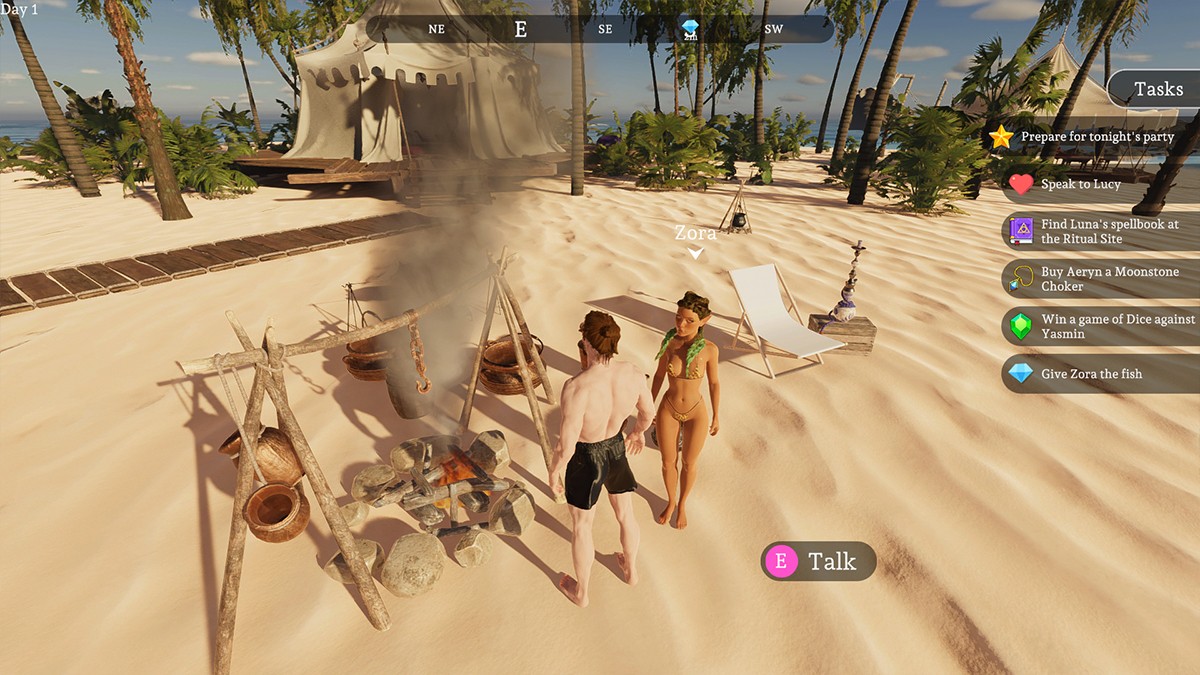1200x675 pixels.
Task: Click the diamond quest marker on the compass
Action: [x=690, y=29]
